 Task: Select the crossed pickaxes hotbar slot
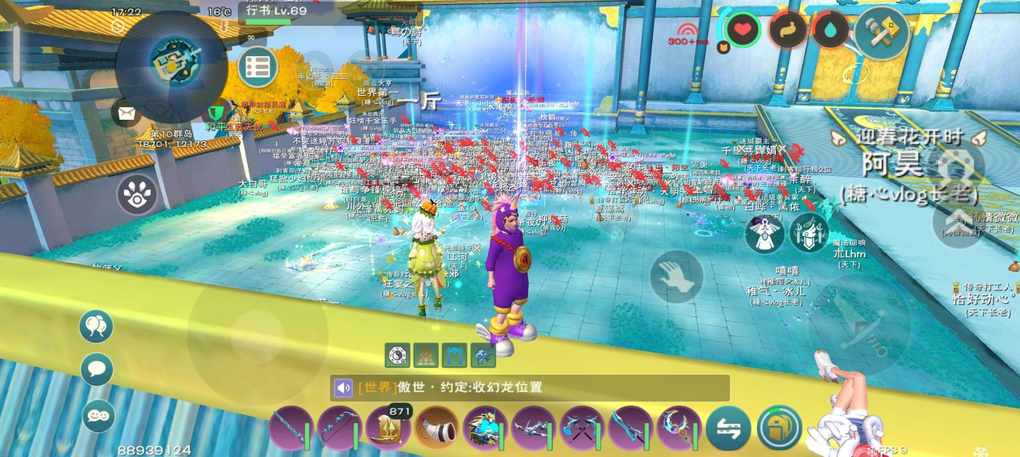click(582, 427)
